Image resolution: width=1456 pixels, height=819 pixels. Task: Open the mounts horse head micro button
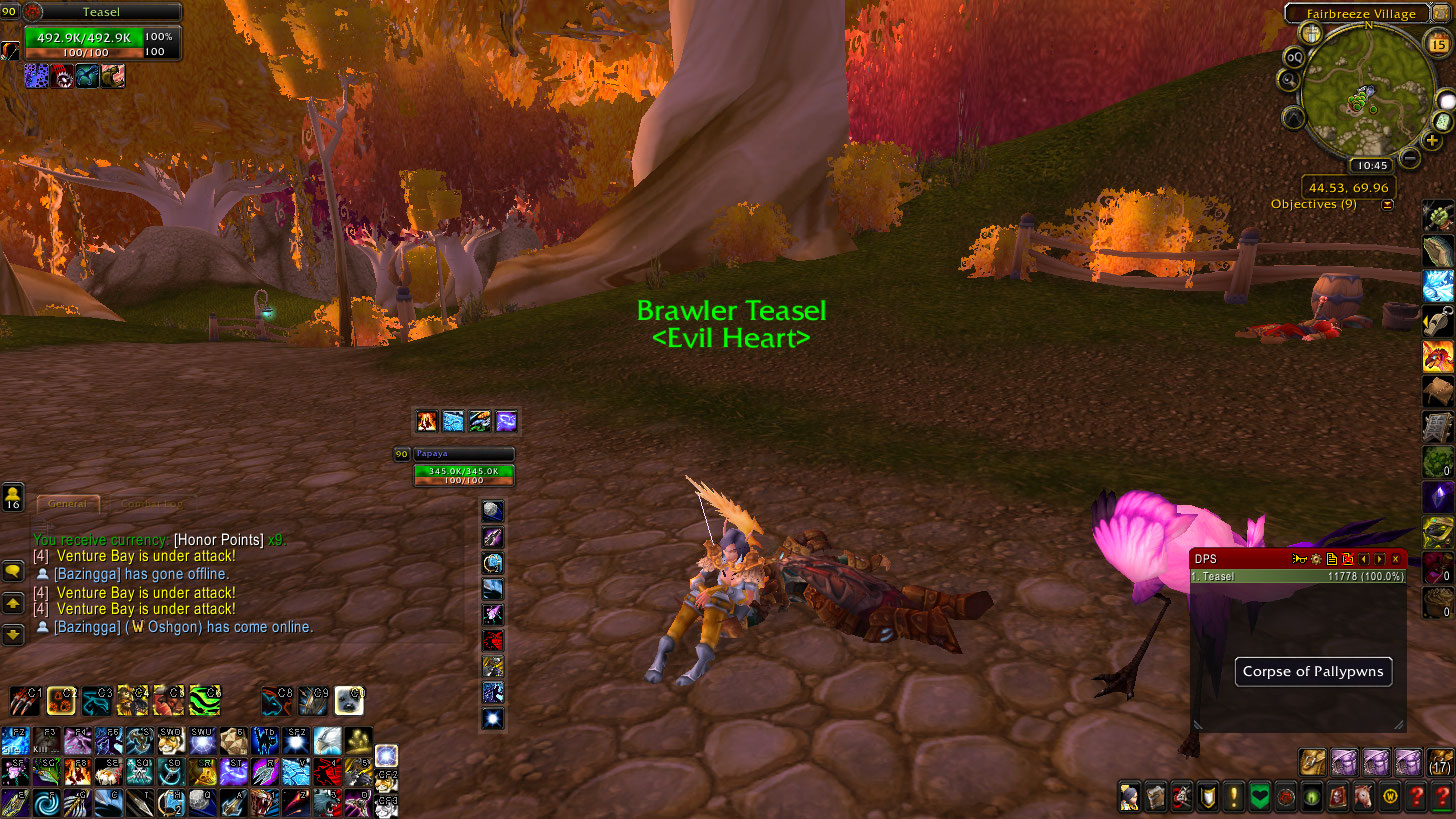coord(1363,797)
